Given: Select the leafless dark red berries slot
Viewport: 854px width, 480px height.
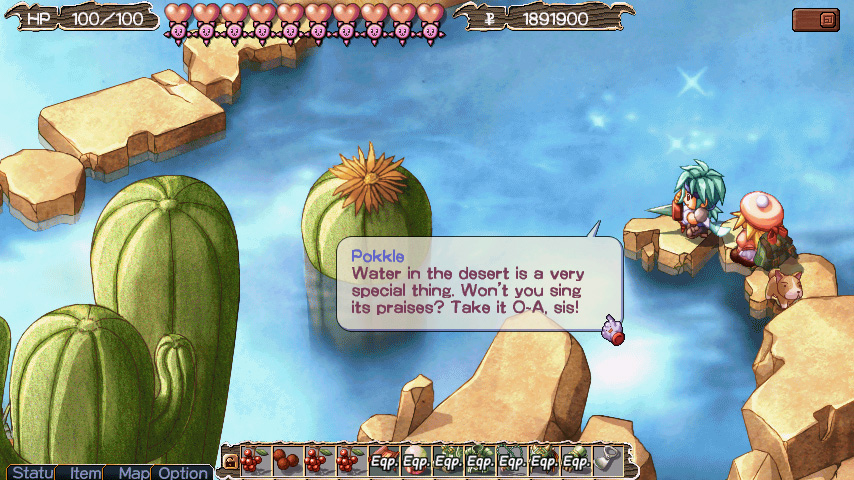Looking at the screenshot, I should 288,461.
